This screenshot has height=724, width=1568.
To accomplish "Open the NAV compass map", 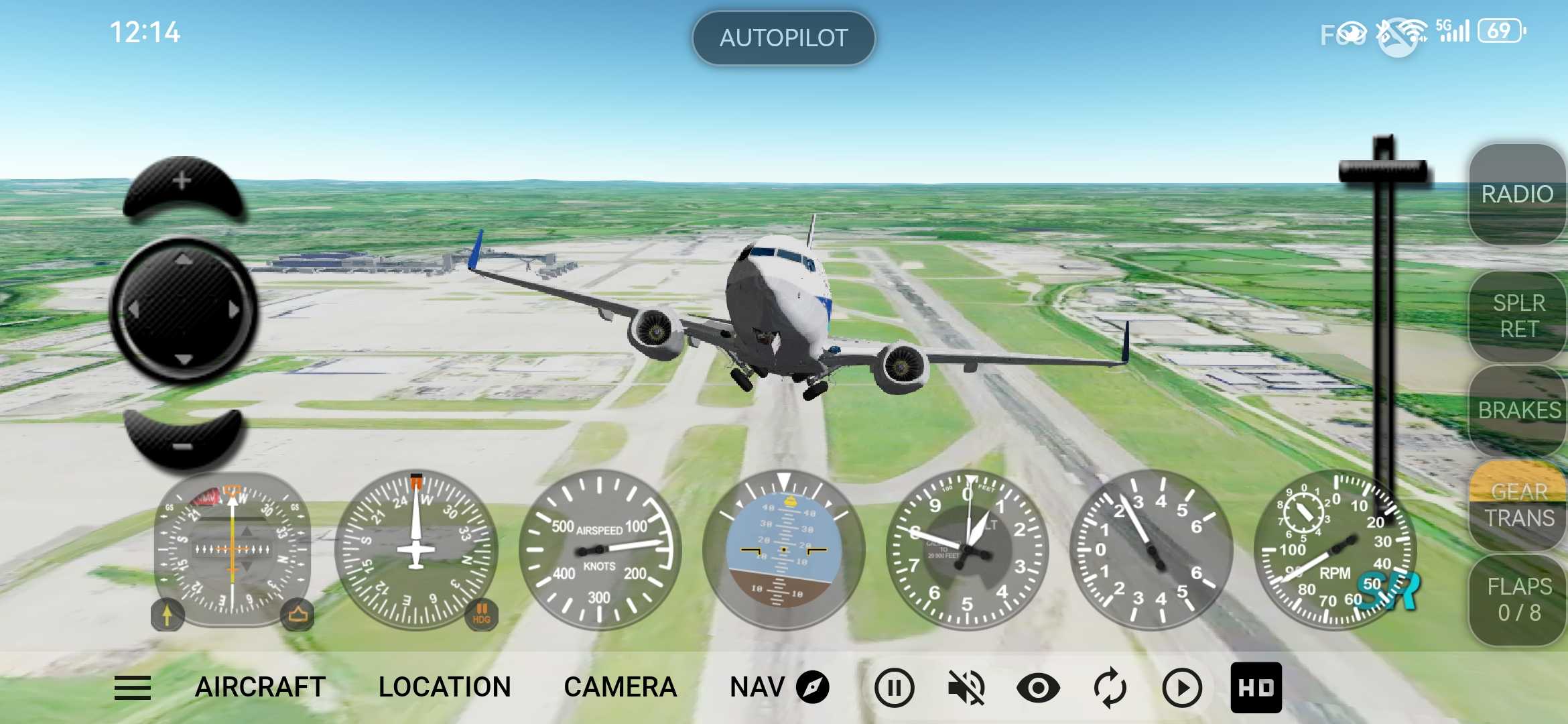I will tap(779, 688).
